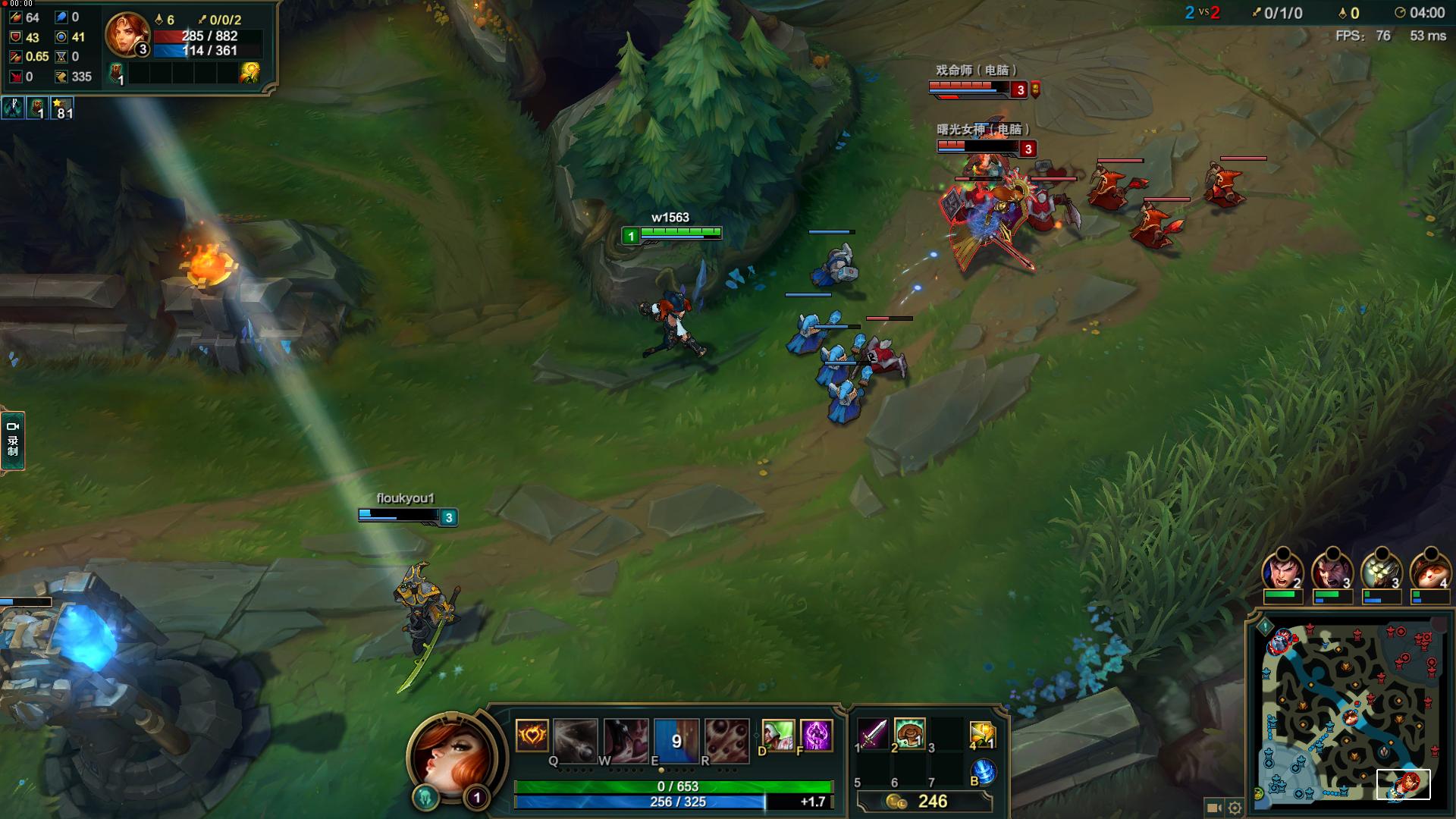Click the recording overlay button on left edge
The width and height of the screenshot is (1456, 819).
tap(13, 440)
